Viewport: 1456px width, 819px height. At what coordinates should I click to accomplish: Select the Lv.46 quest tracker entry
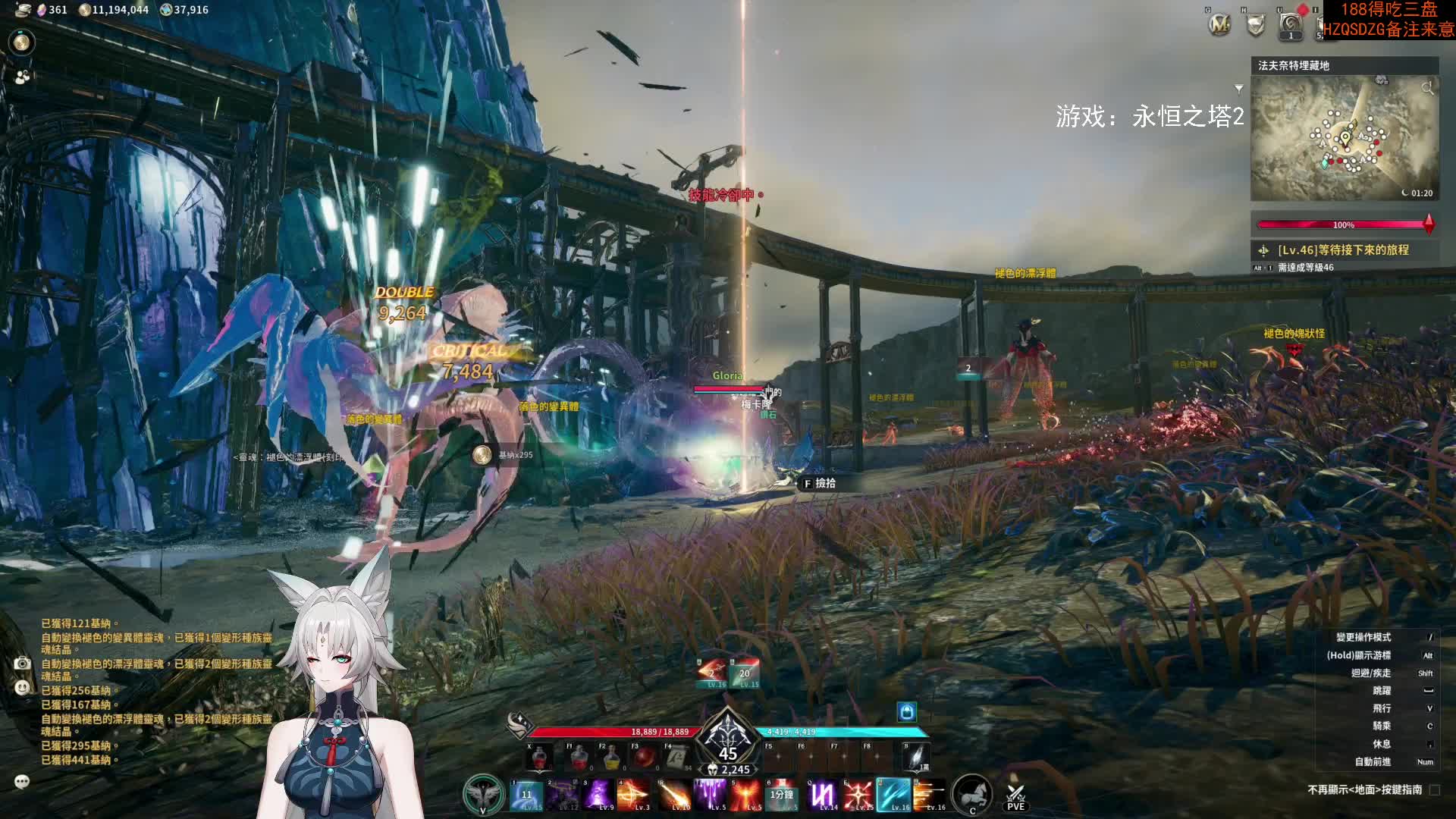(1342, 249)
